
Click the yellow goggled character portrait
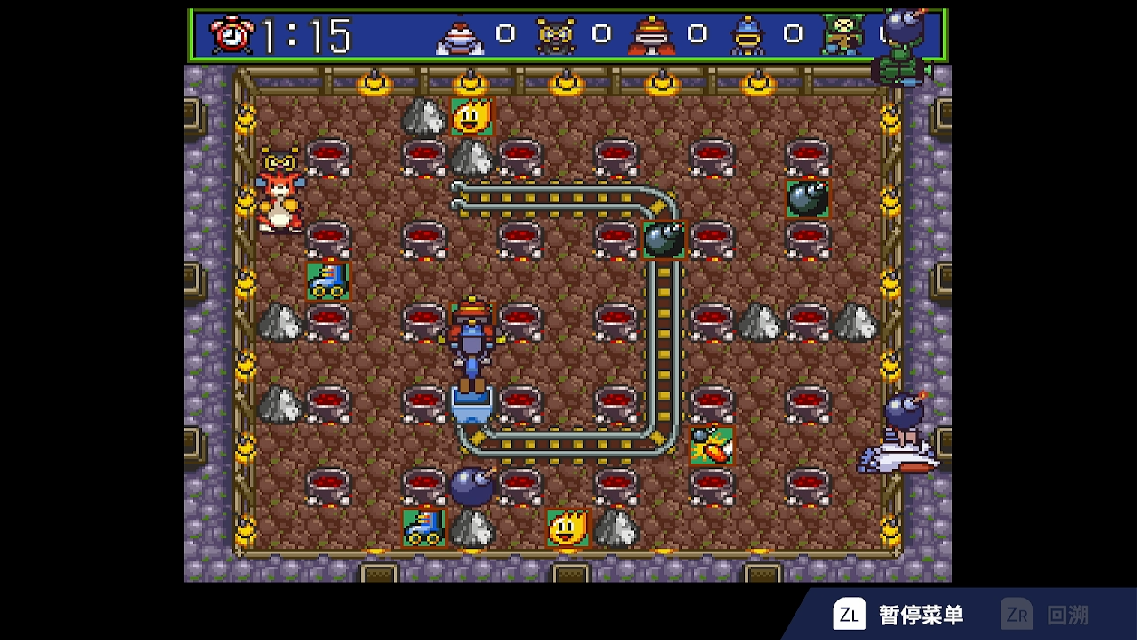click(555, 36)
